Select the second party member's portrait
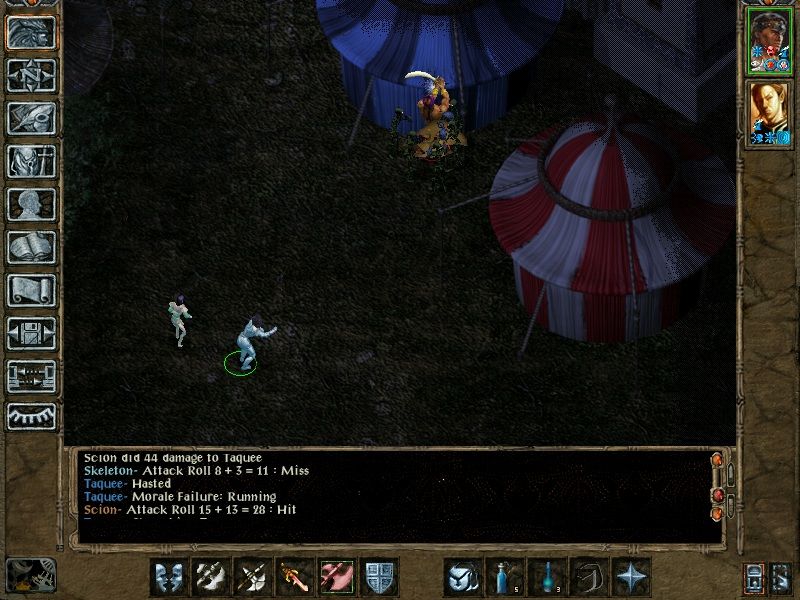Screen dimensions: 800x600 tap(768, 113)
